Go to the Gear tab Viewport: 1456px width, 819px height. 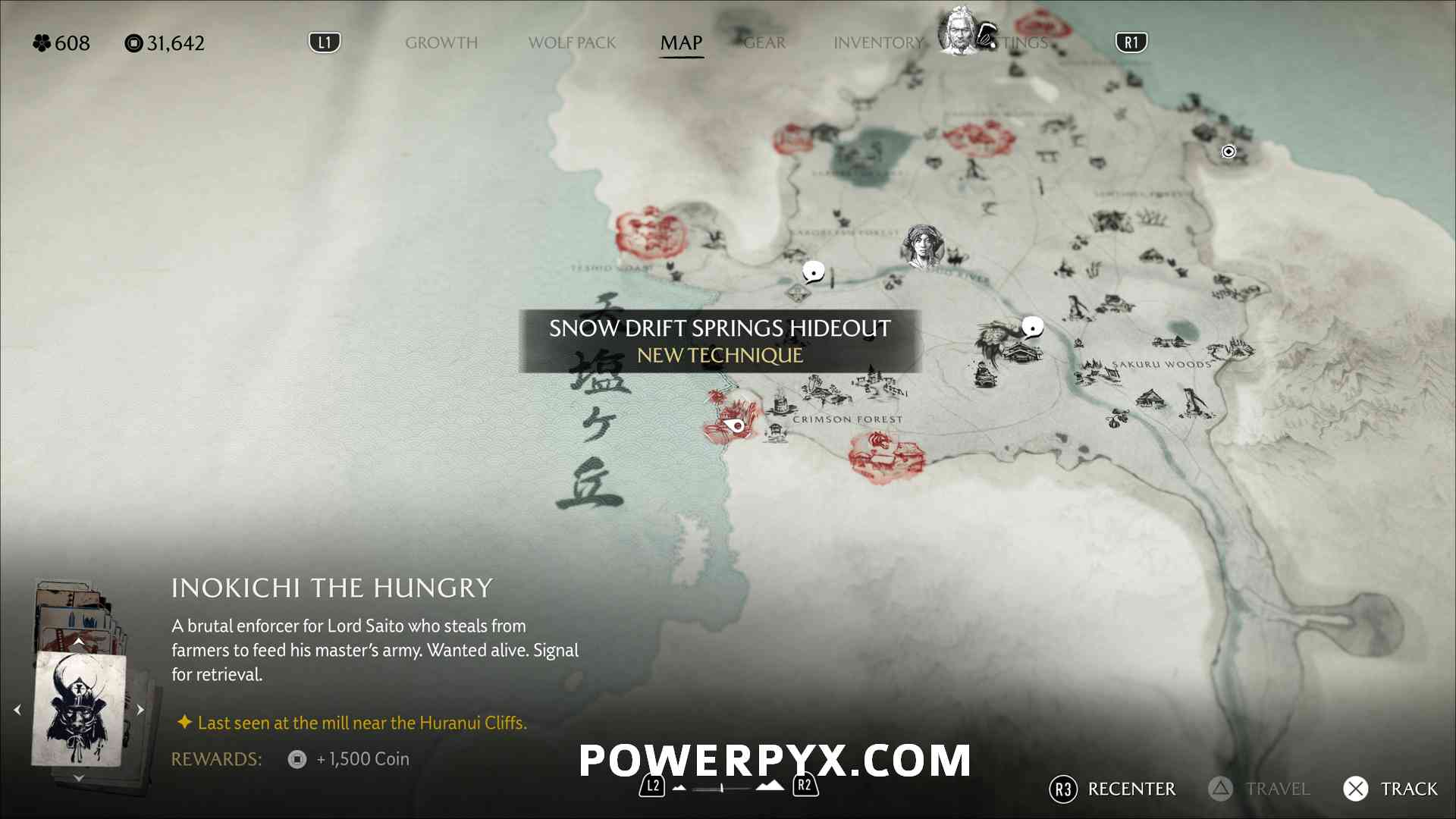pos(764,43)
